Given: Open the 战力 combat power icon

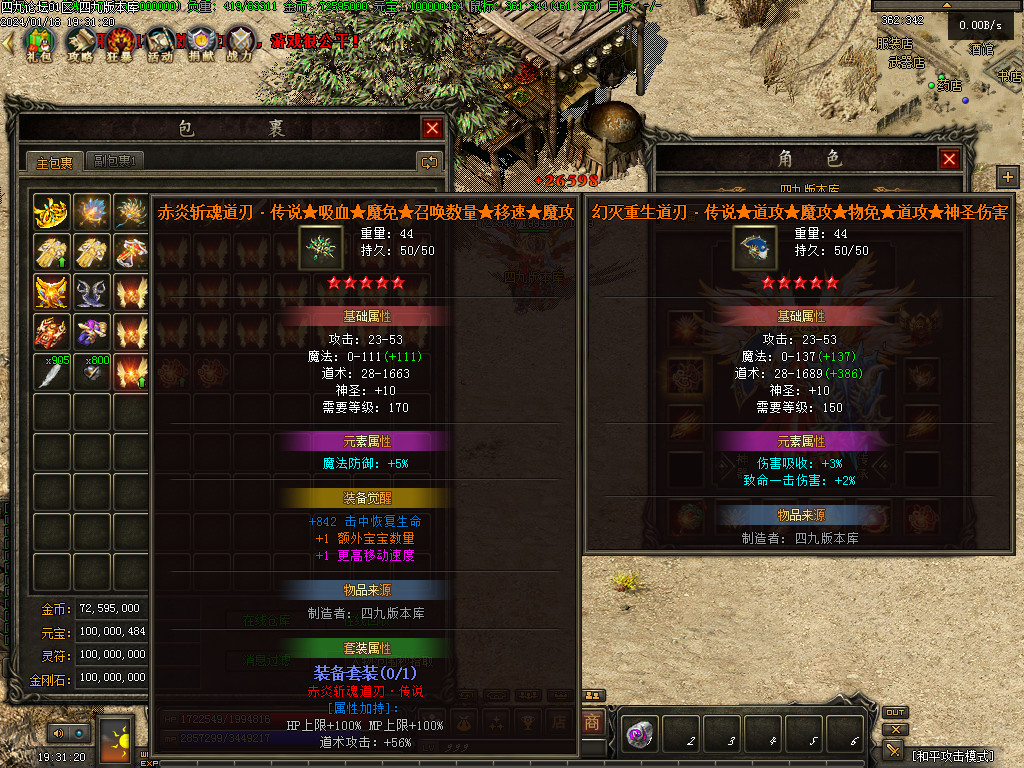Looking at the screenshot, I should (x=241, y=43).
